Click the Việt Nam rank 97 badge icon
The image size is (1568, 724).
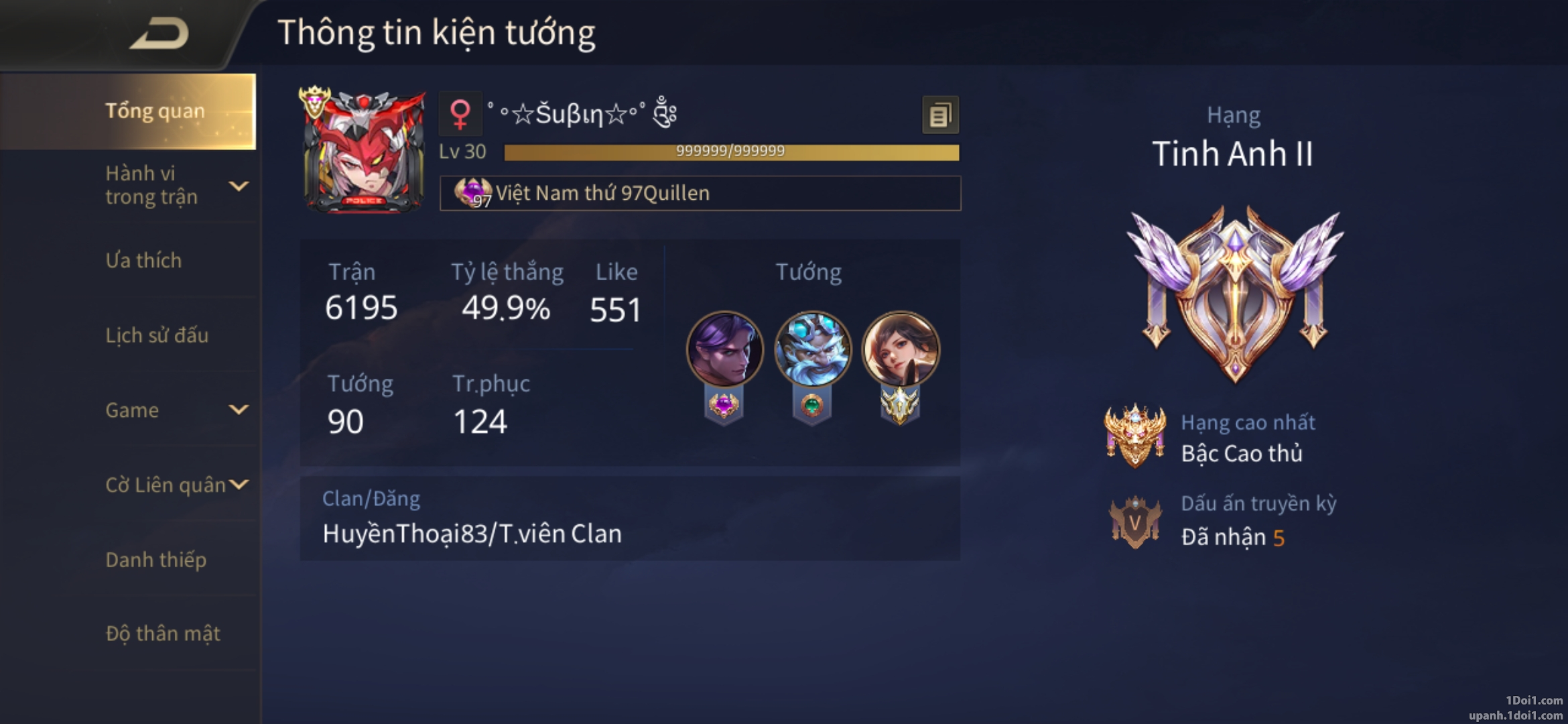pos(474,194)
